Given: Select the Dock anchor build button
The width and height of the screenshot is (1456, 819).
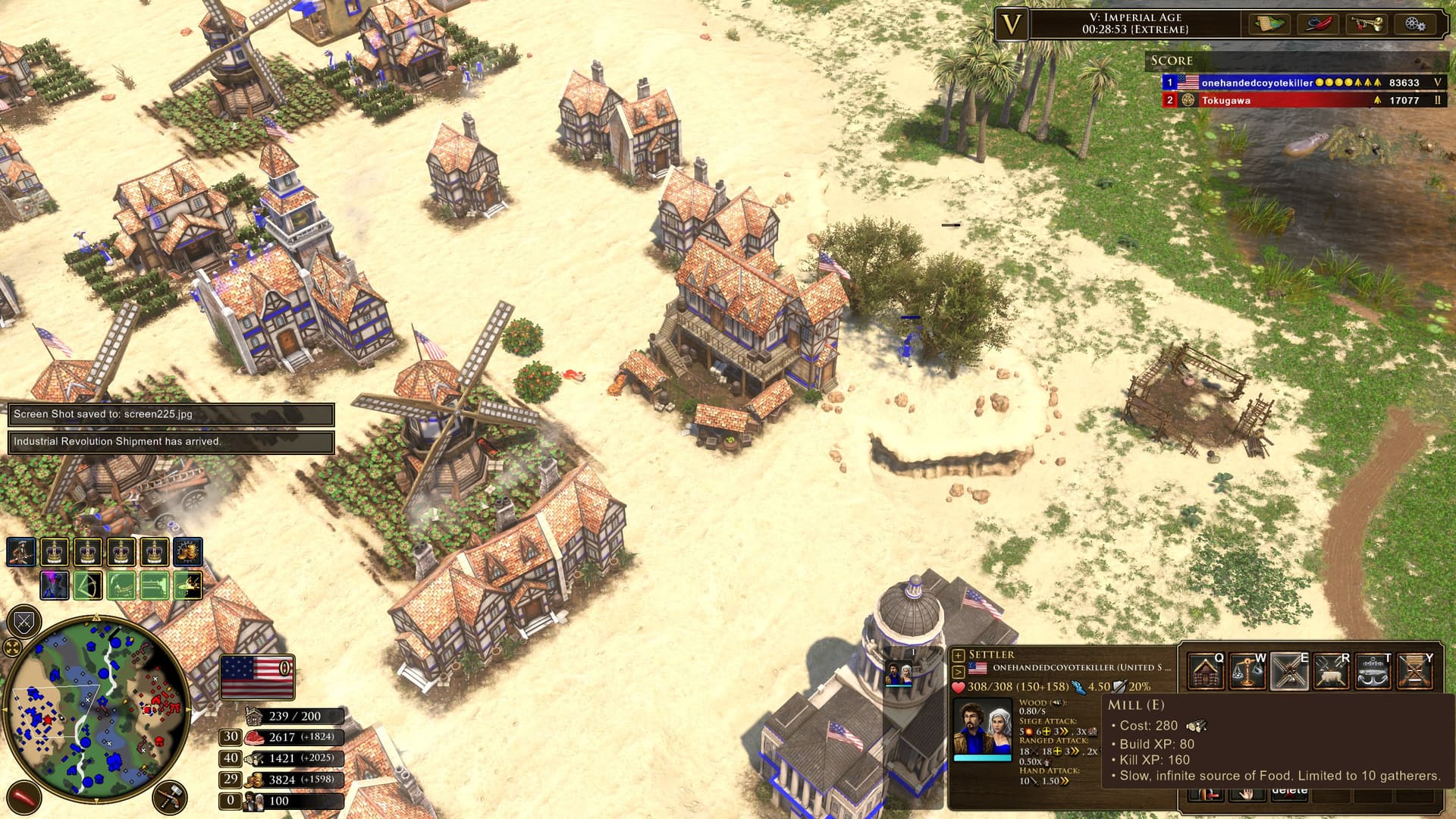Looking at the screenshot, I should click(x=1372, y=672).
